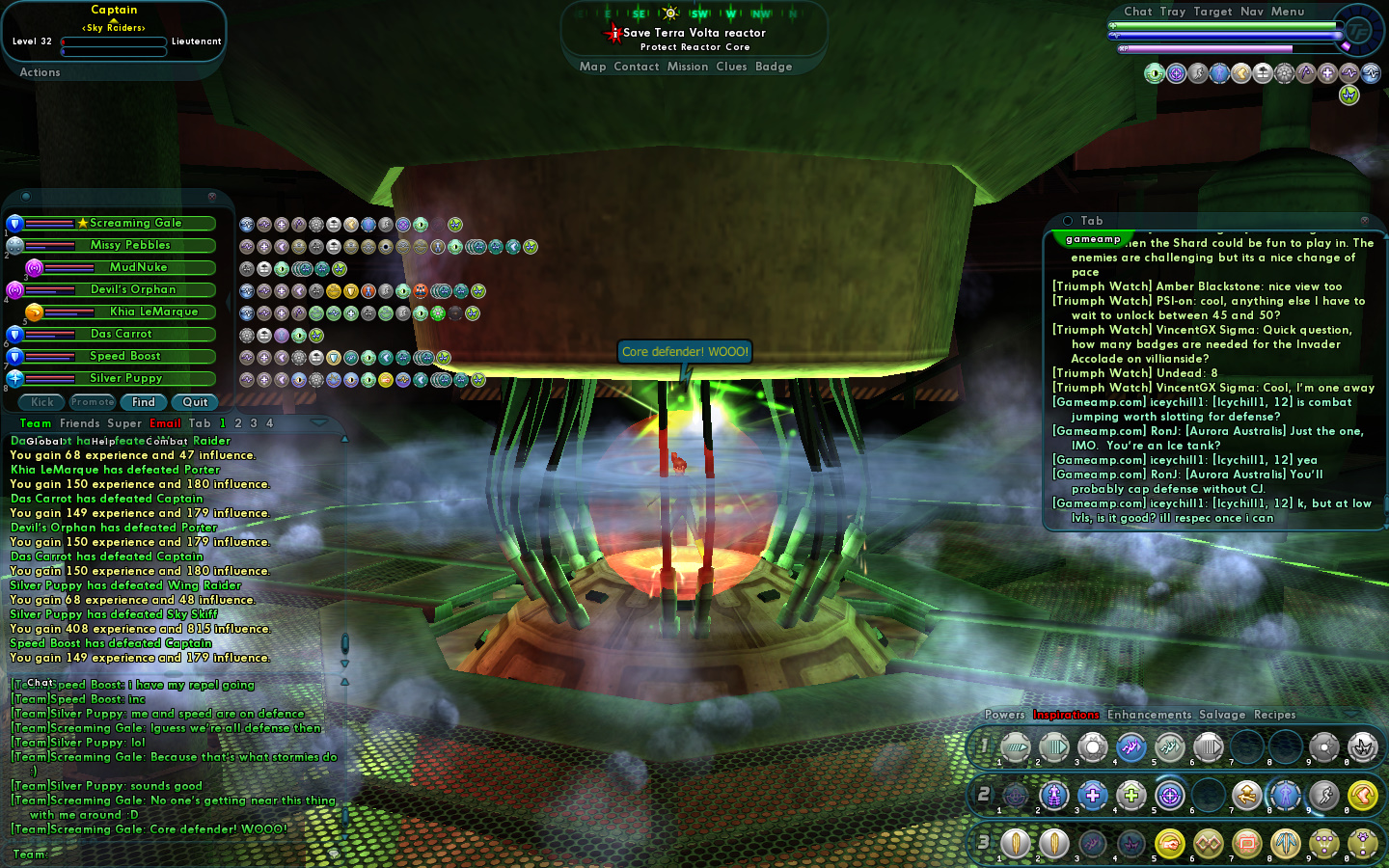Open the Email tab

click(165, 423)
